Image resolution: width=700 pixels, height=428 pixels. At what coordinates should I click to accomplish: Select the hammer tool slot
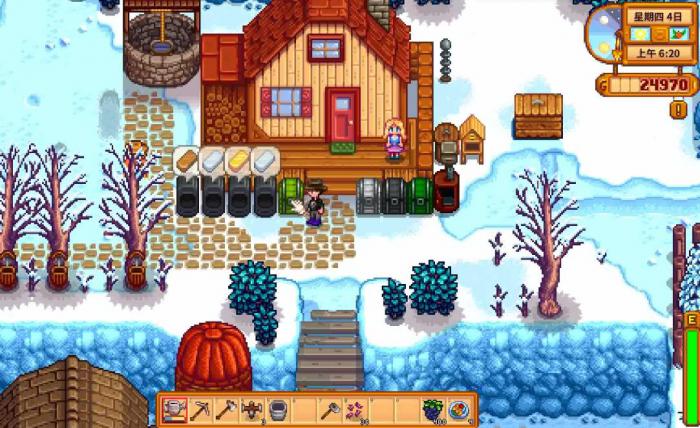pos(331,409)
